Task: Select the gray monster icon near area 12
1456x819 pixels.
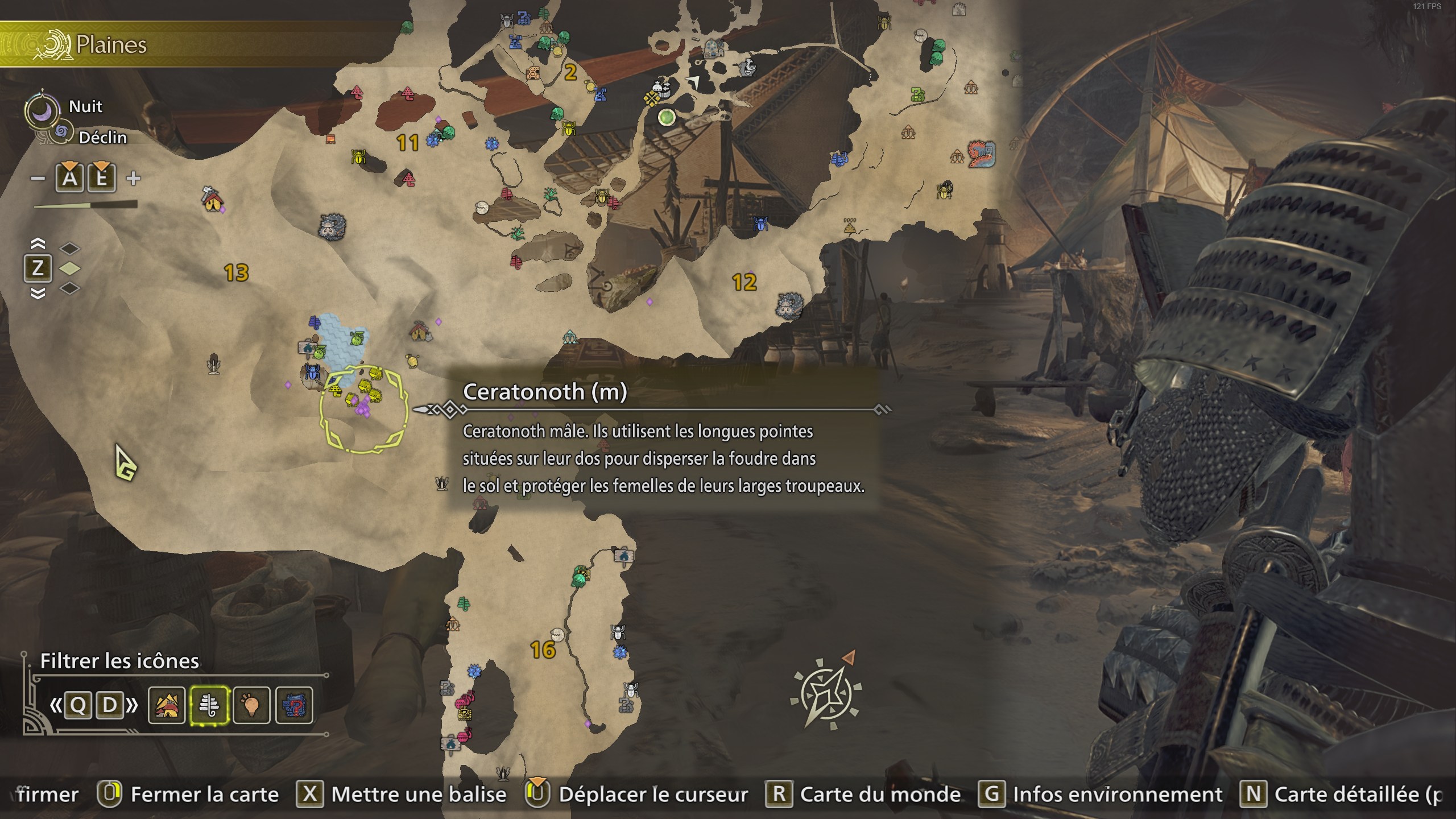Action: click(x=790, y=305)
